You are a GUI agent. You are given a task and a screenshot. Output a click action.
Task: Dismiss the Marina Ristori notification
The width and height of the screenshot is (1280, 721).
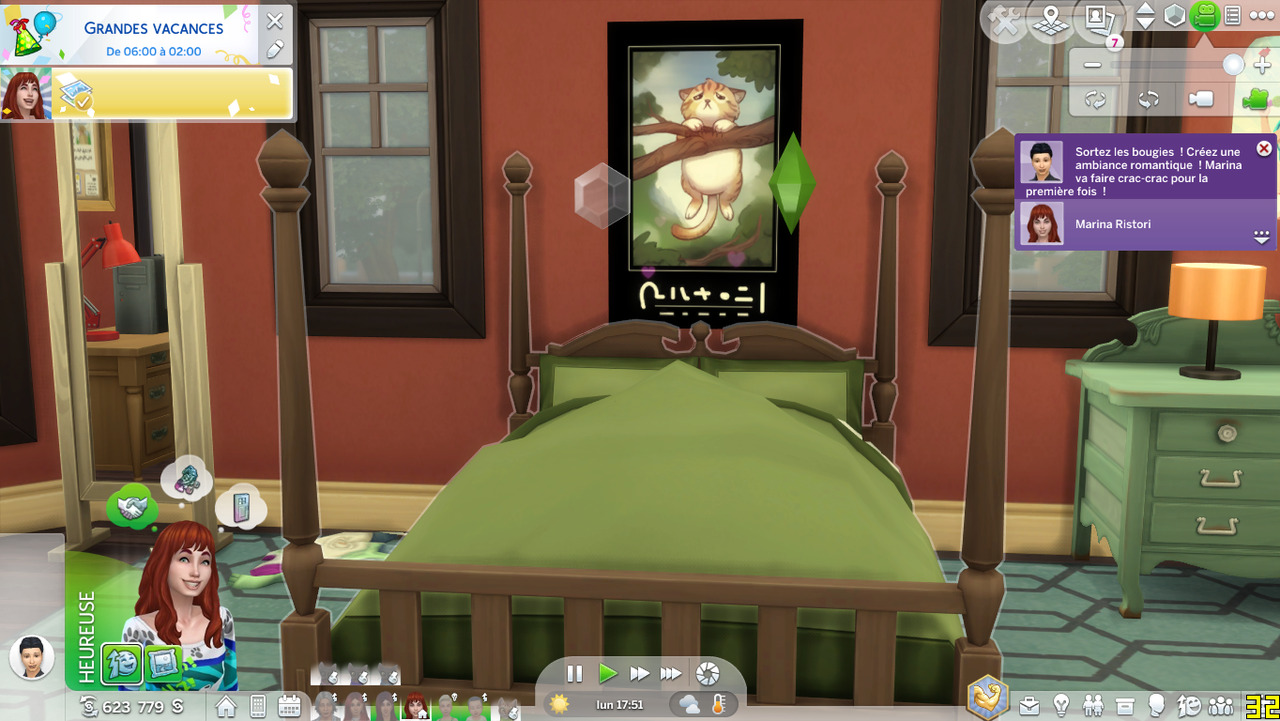click(x=1264, y=148)
